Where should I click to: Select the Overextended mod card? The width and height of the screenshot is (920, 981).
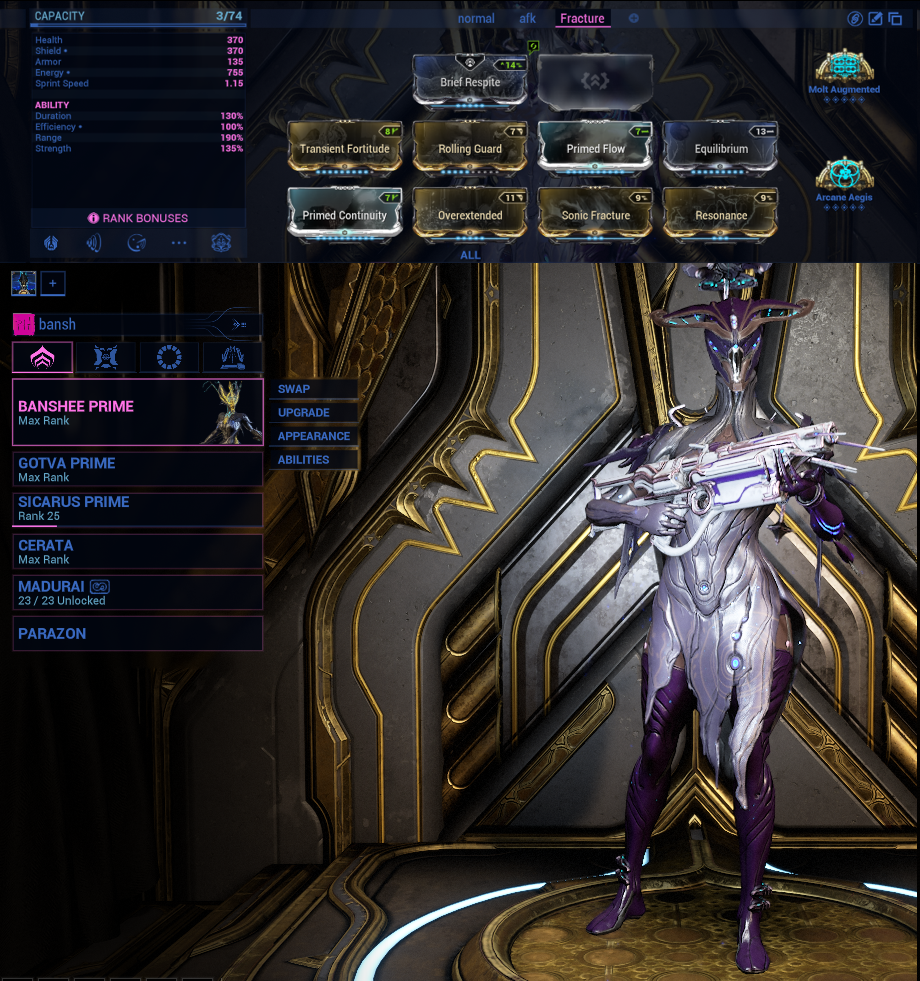470,214
